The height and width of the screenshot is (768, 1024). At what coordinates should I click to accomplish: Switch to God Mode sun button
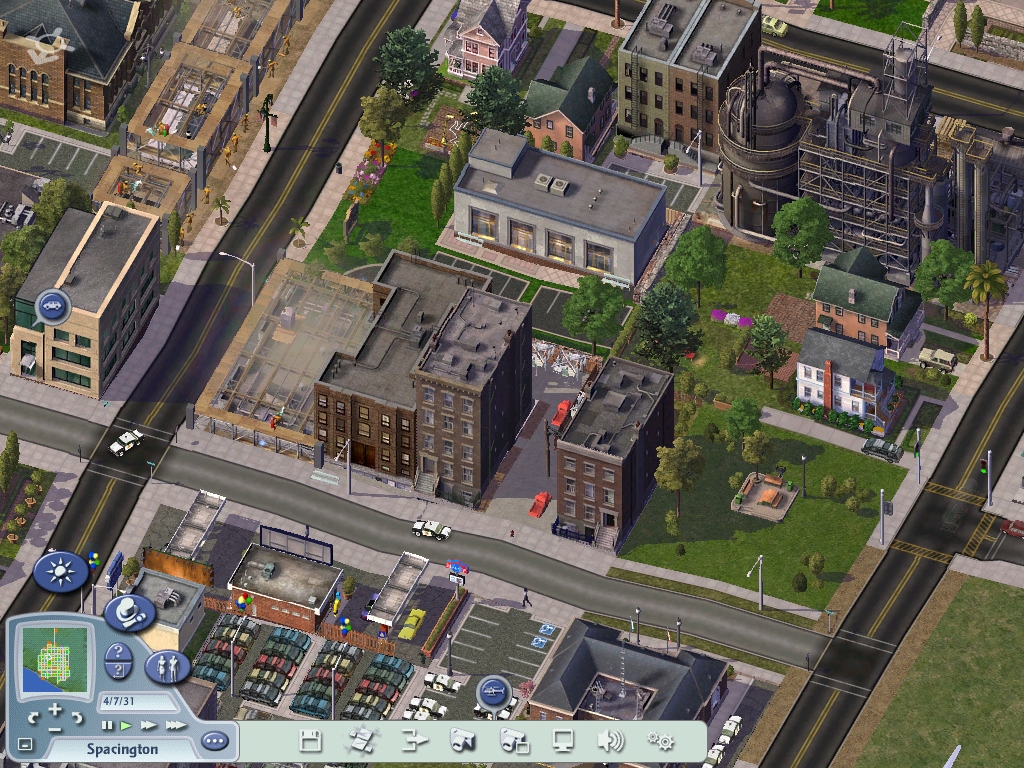coord(59,572)
